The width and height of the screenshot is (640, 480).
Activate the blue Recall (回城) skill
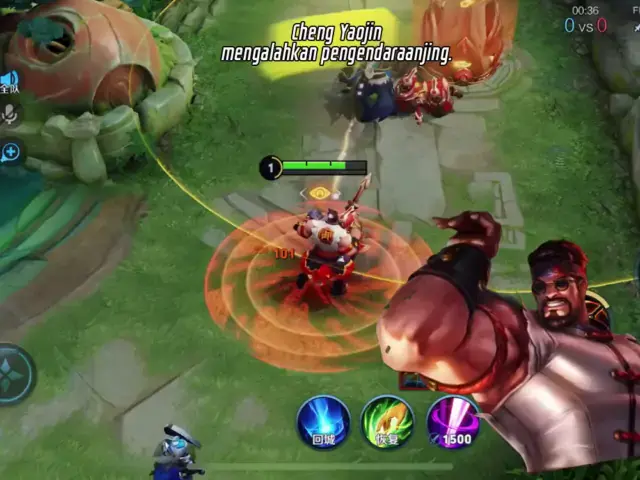point(323,421)
